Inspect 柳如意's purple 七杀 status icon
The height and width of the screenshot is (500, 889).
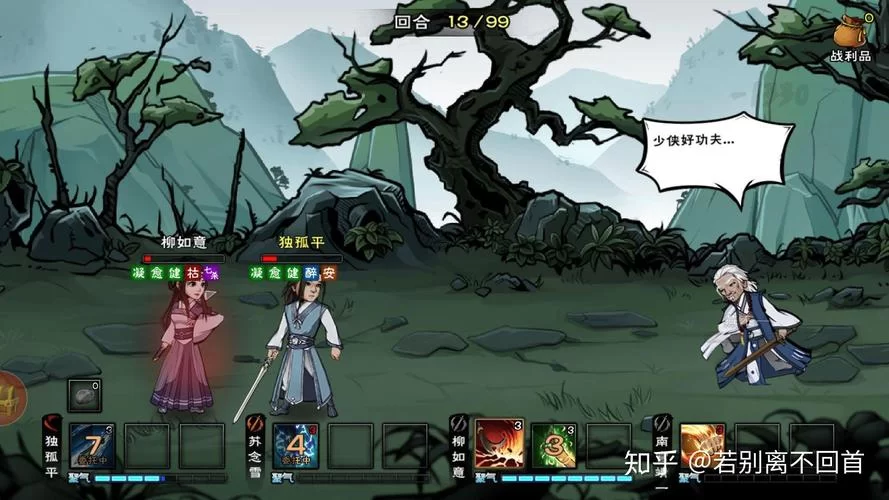(210, 272)
